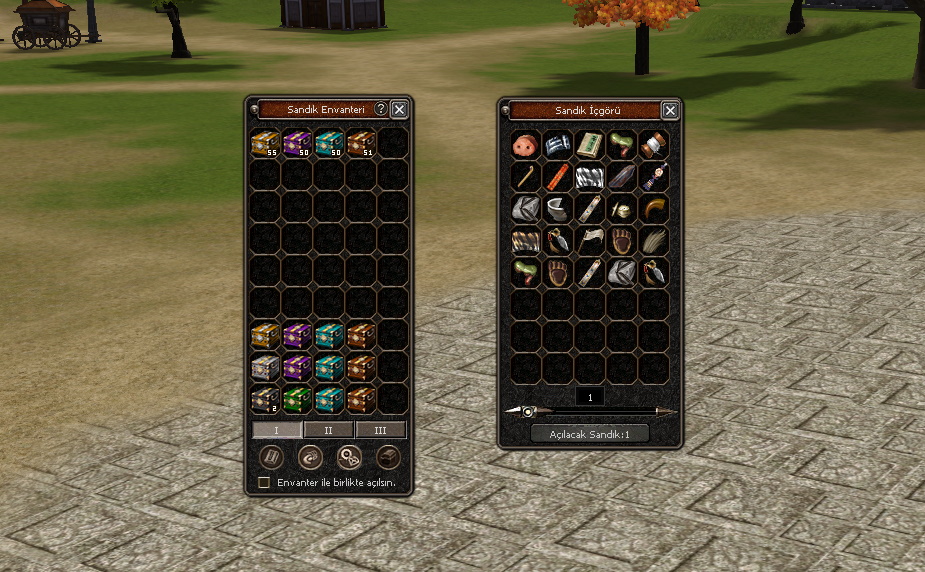The height and width of the screenshot is (572, 925).
Task: Click the chest quantity number field
Action: (590, 397)
